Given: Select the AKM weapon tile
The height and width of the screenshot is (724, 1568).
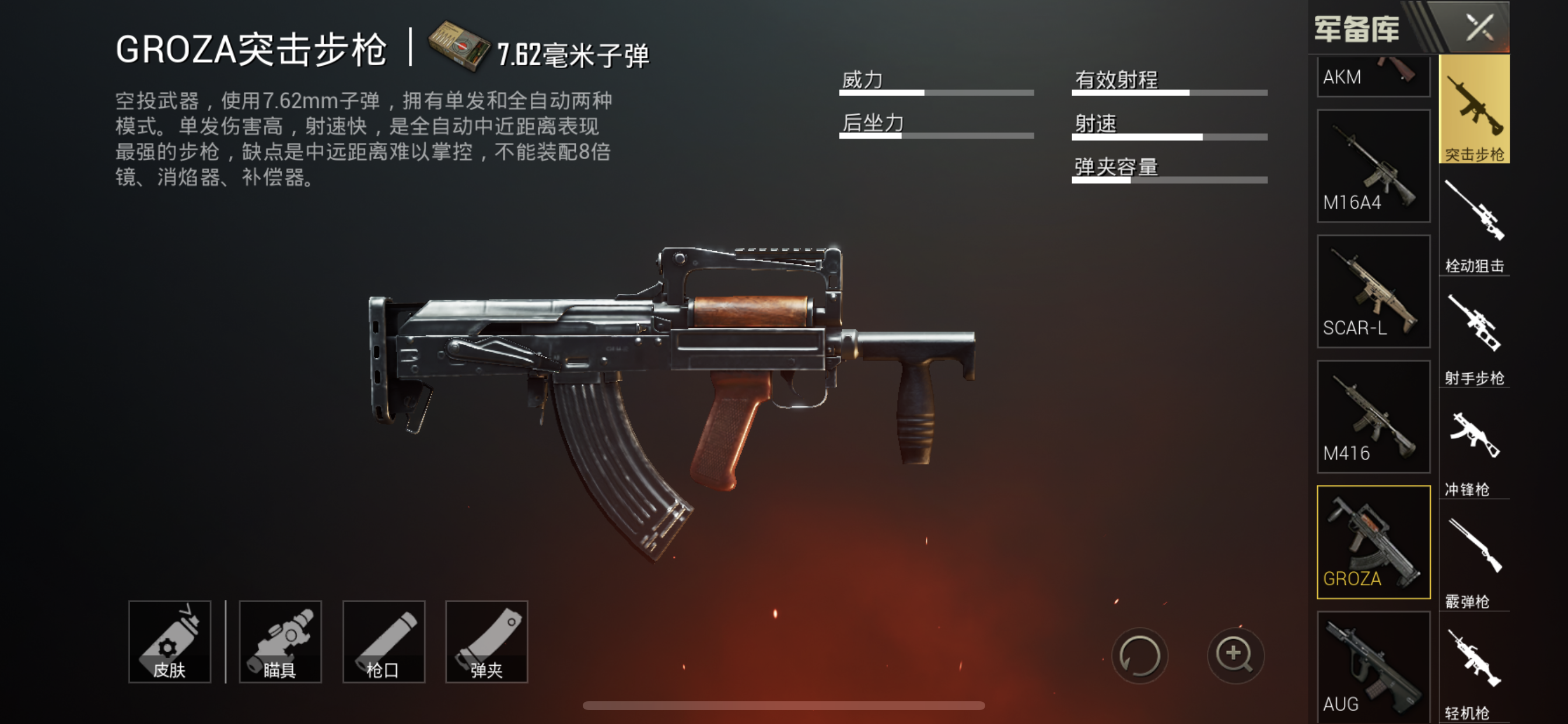Looking at the screenshot, I should [1373, 77].
